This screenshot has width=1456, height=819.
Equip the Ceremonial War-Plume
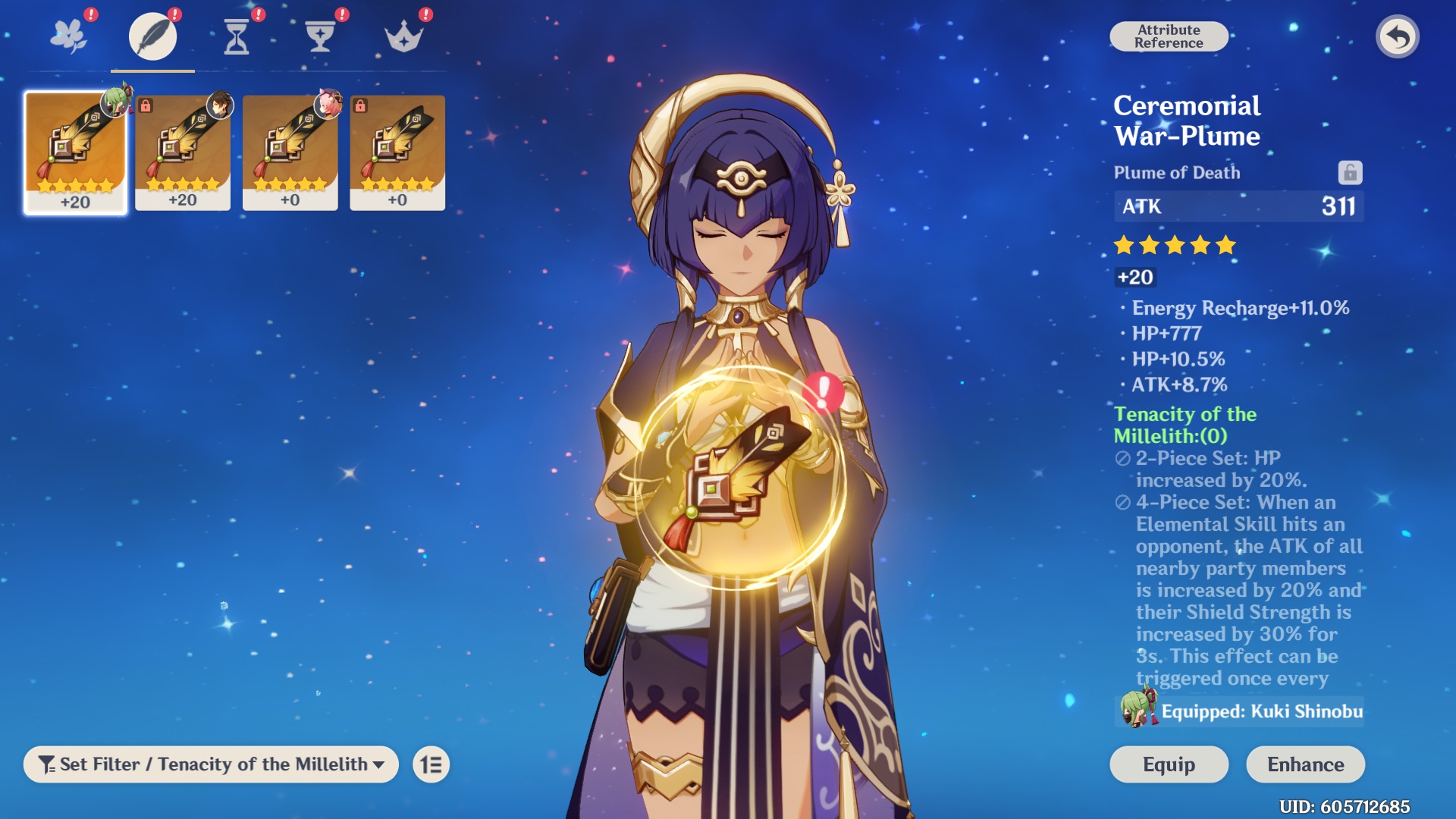pos(1169,764)
